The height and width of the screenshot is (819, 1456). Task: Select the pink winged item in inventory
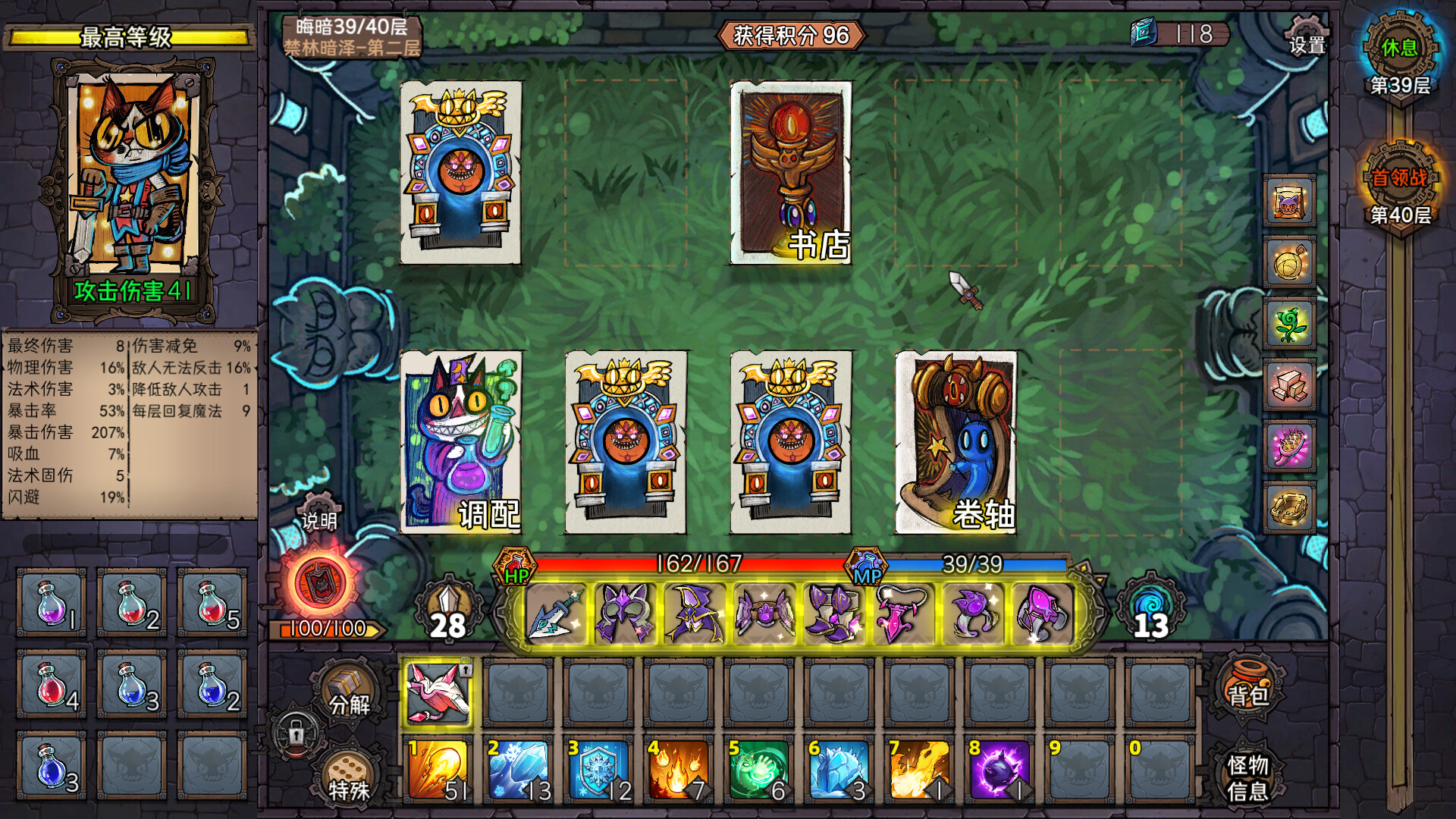[x=438, y=692]
